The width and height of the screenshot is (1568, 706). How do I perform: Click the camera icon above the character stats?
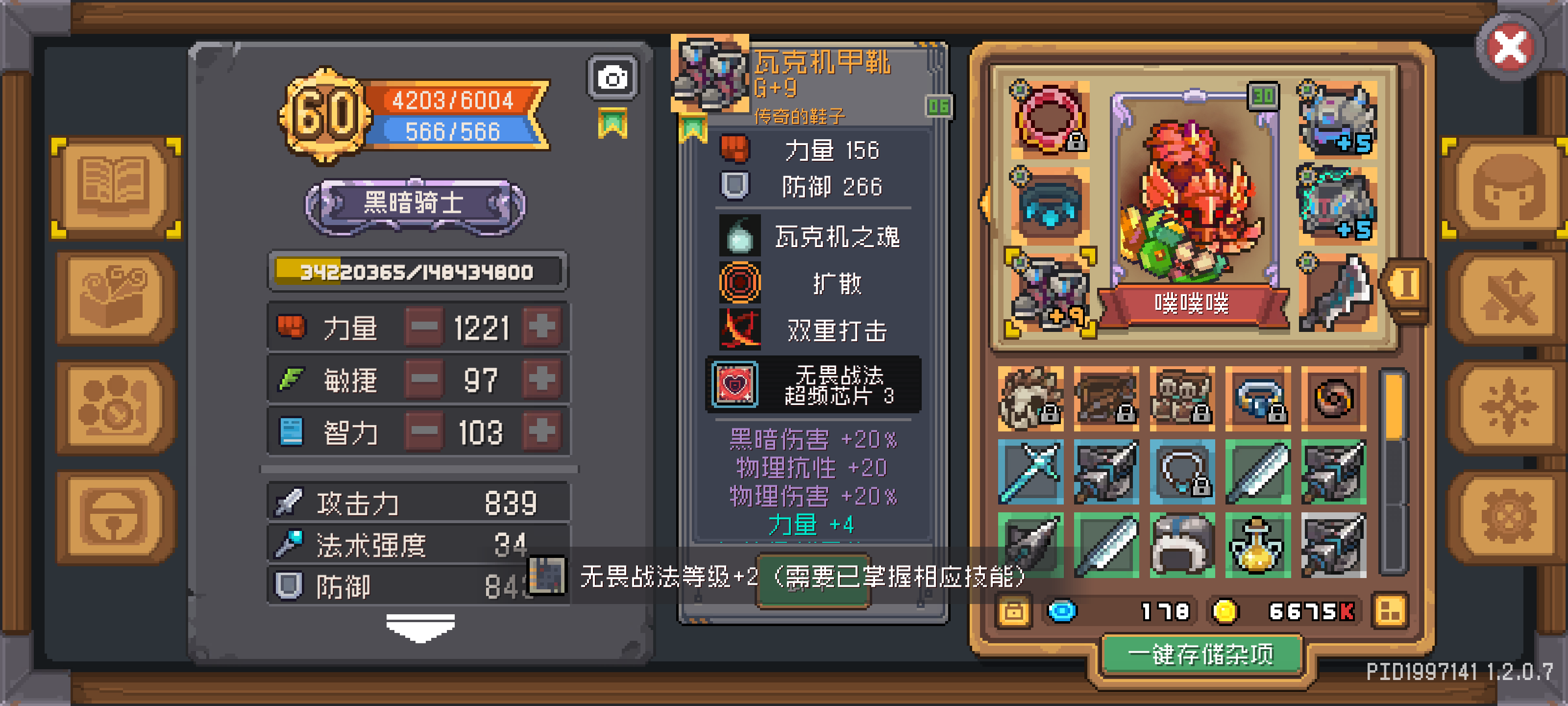(612, 78)
